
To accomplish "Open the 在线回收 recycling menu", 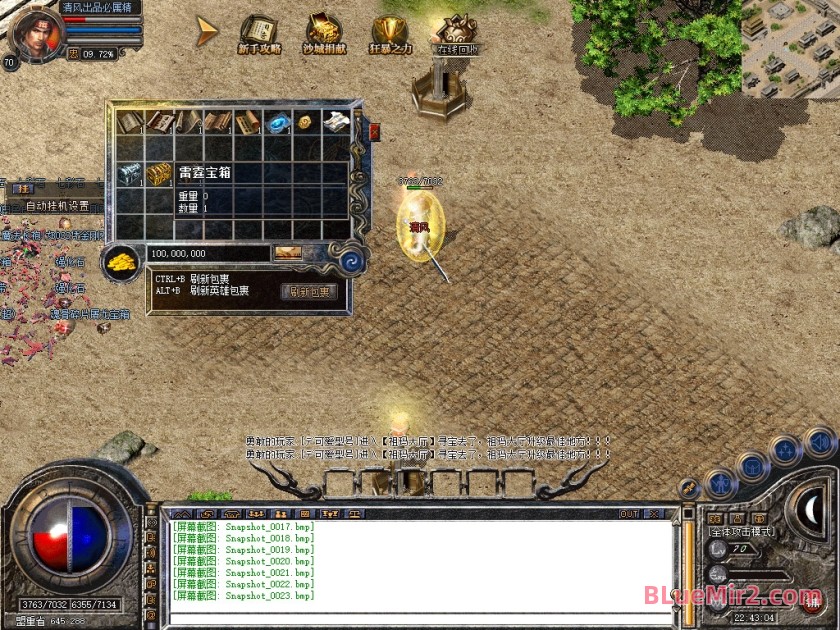I will [x=458, y=33].
